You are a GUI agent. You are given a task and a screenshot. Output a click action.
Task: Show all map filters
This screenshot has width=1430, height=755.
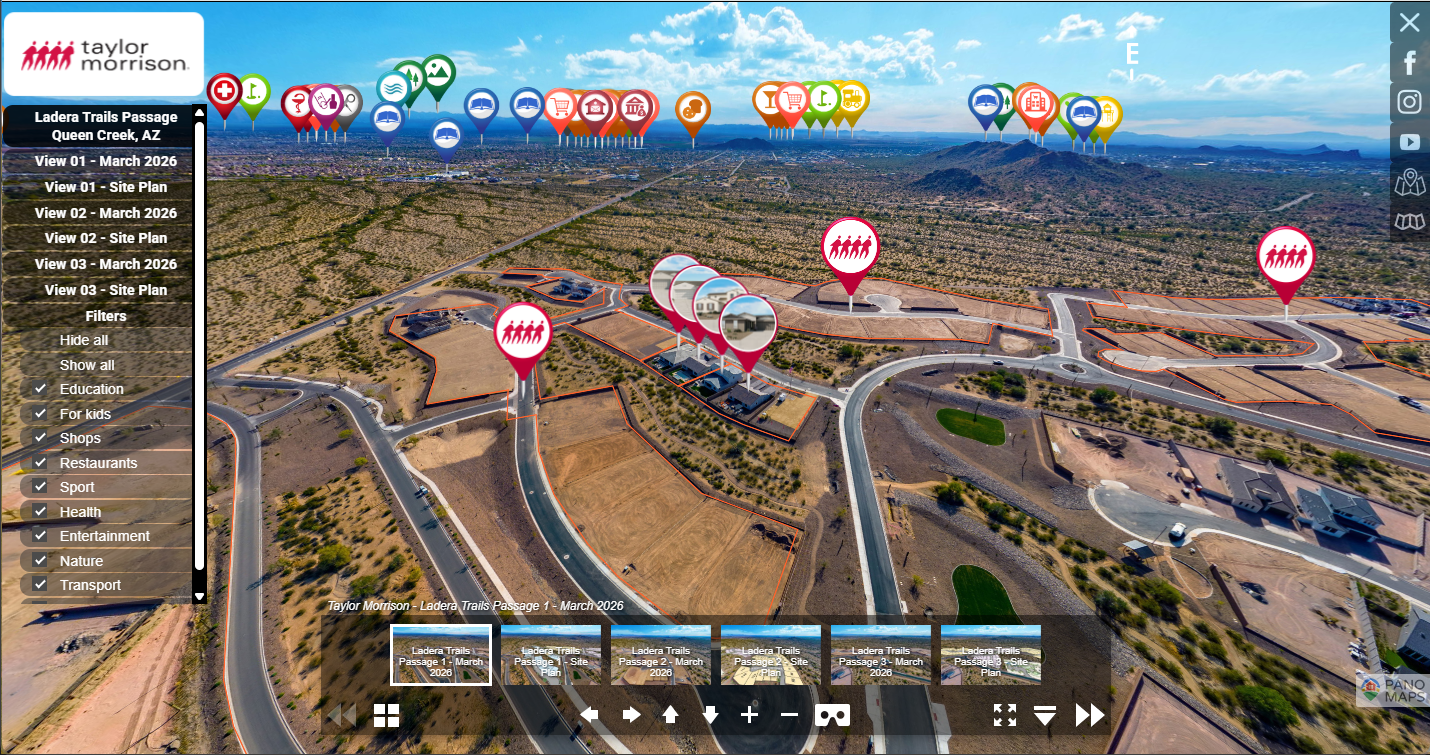pos(87,365)
